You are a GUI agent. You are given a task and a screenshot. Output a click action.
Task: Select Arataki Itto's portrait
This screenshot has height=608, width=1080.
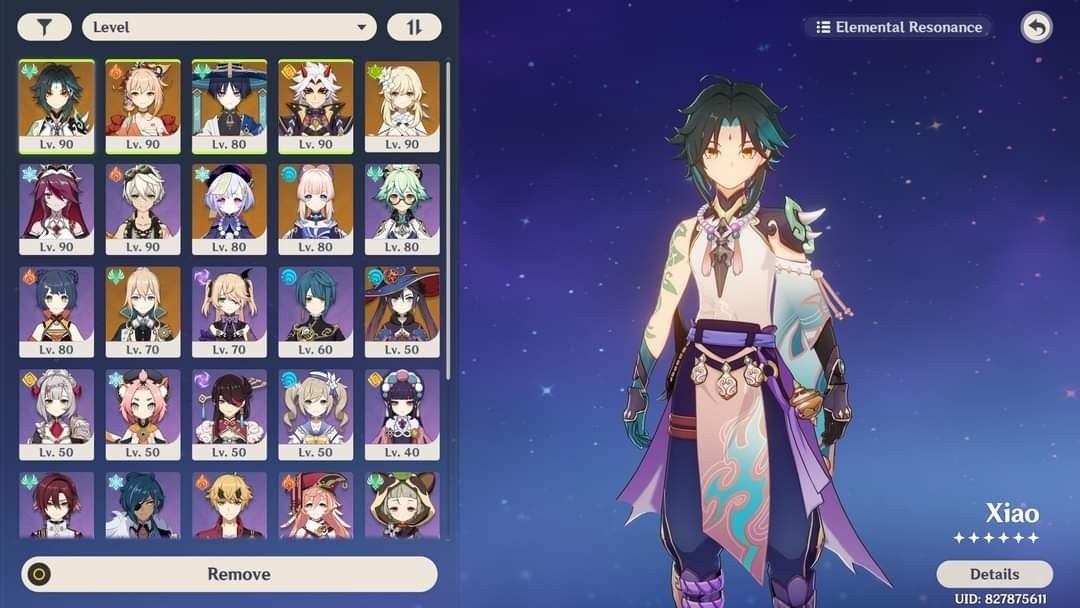(315, 105)
